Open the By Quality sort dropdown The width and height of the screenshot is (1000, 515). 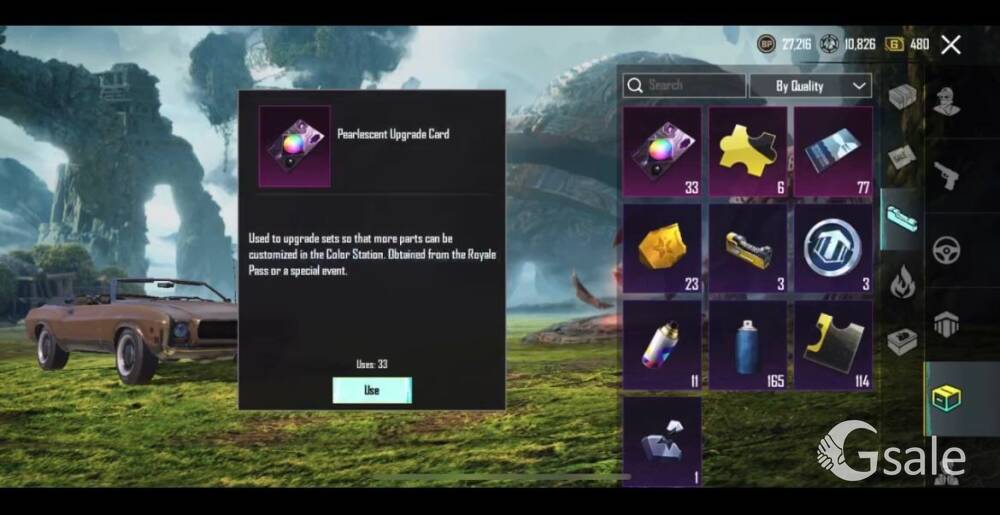click(810, 86)
